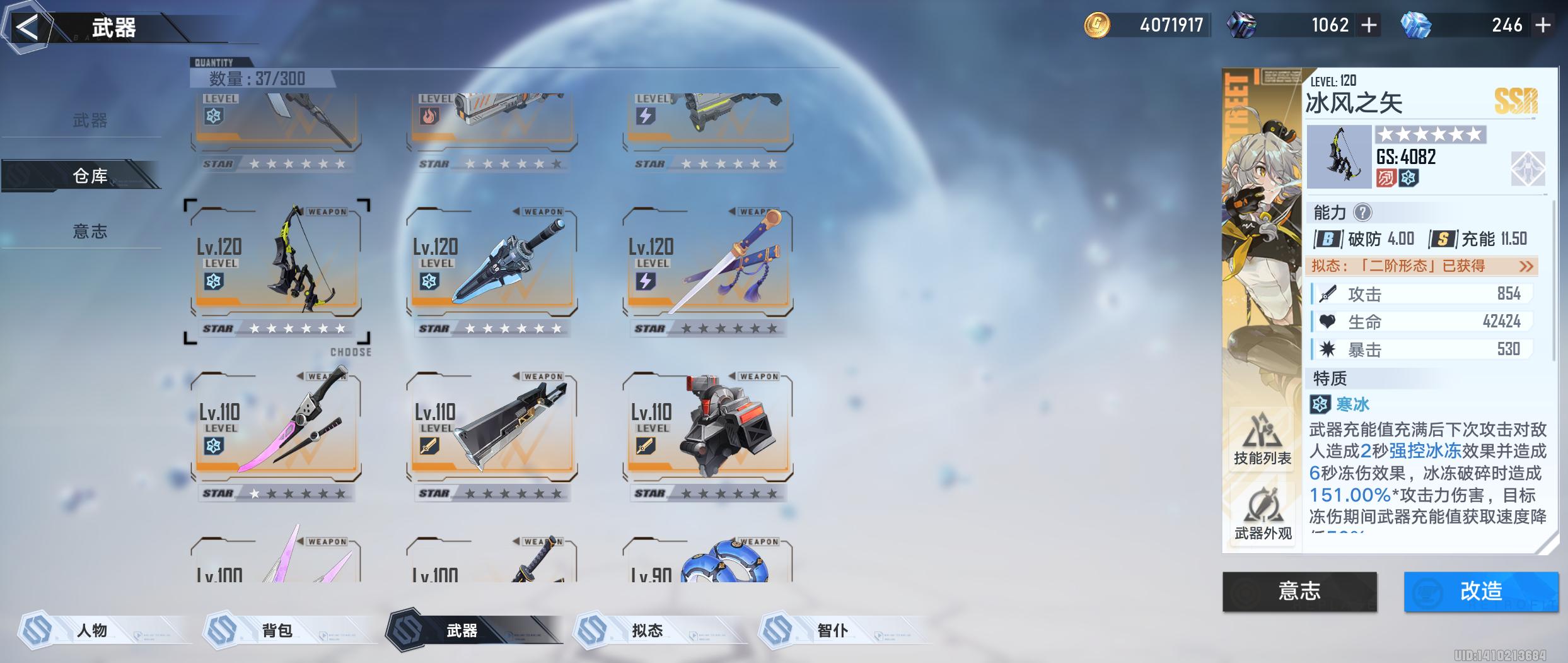Select the Lv.120 ice bow weapon card

276,265
